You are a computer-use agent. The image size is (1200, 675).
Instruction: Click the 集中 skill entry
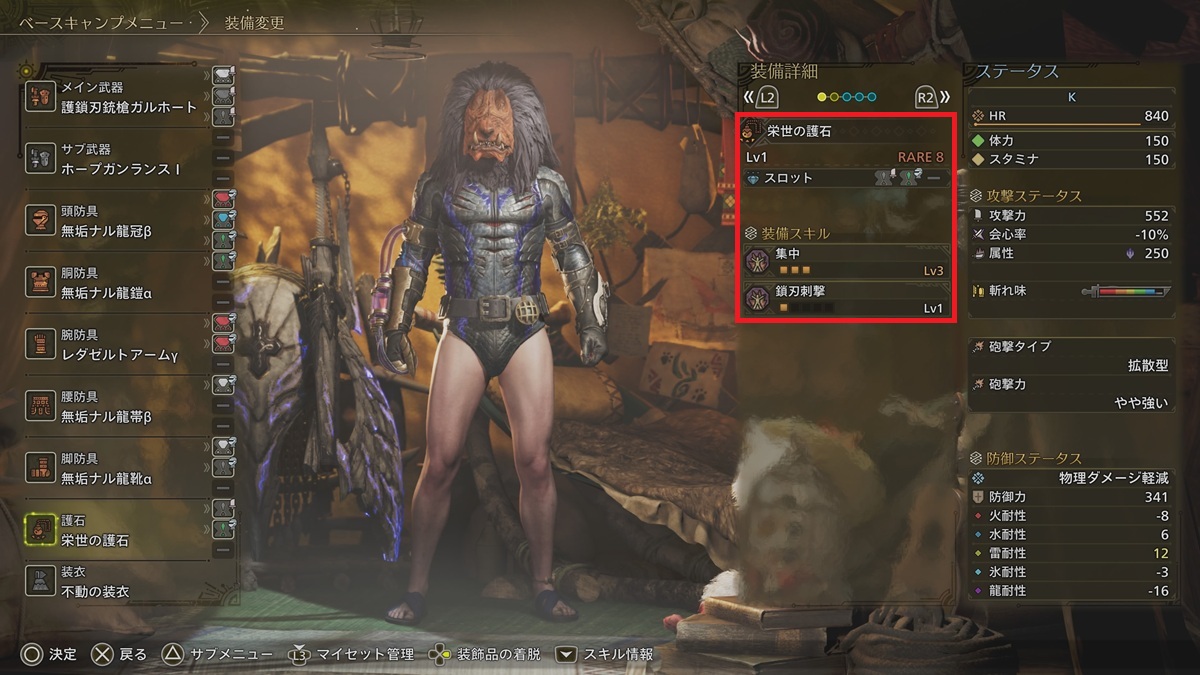[845, 262]
